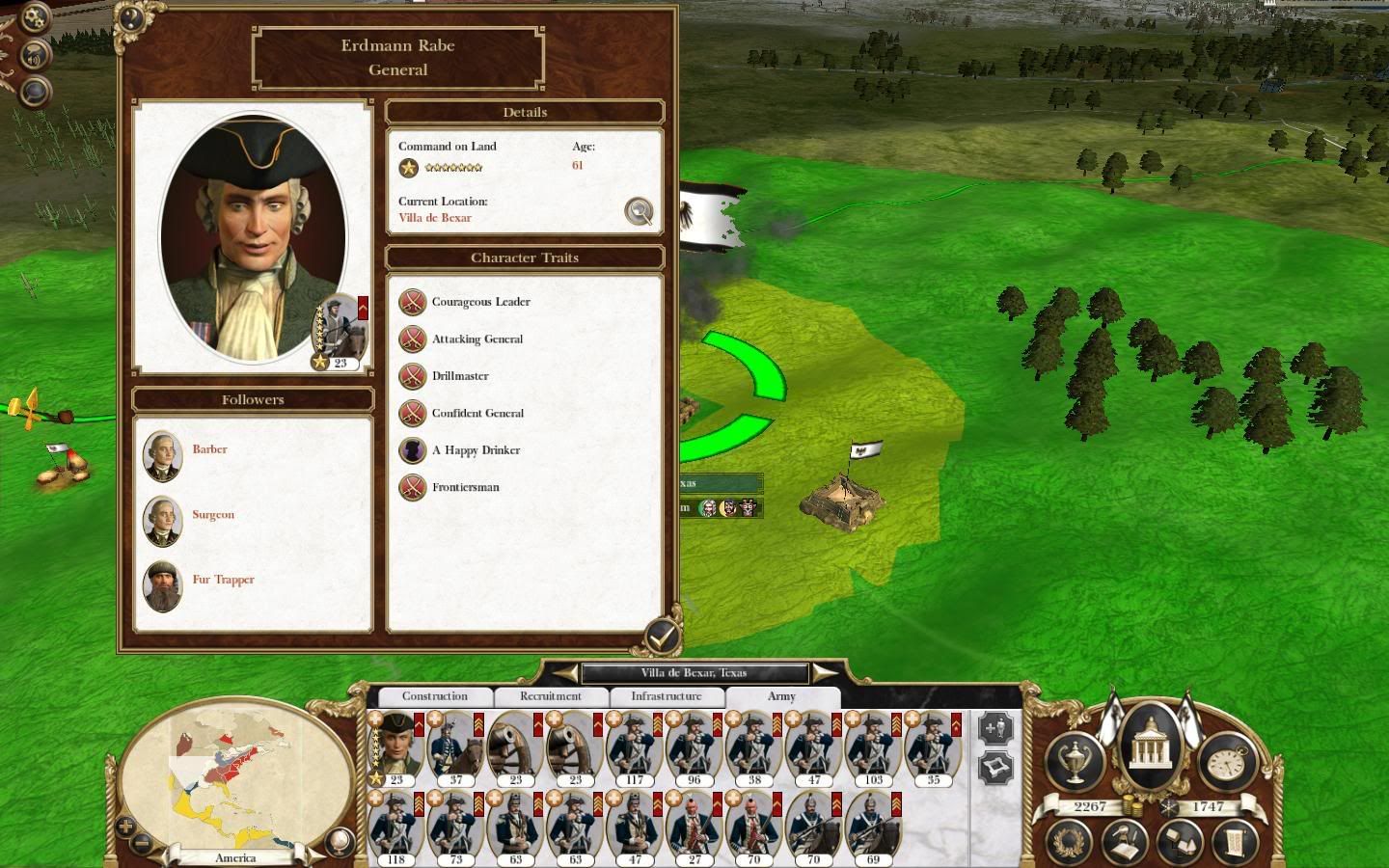The width and height of the screenshot is (1389, 868).
Task: Cycle to the next settlement arrow
Action: click(824, 672)
